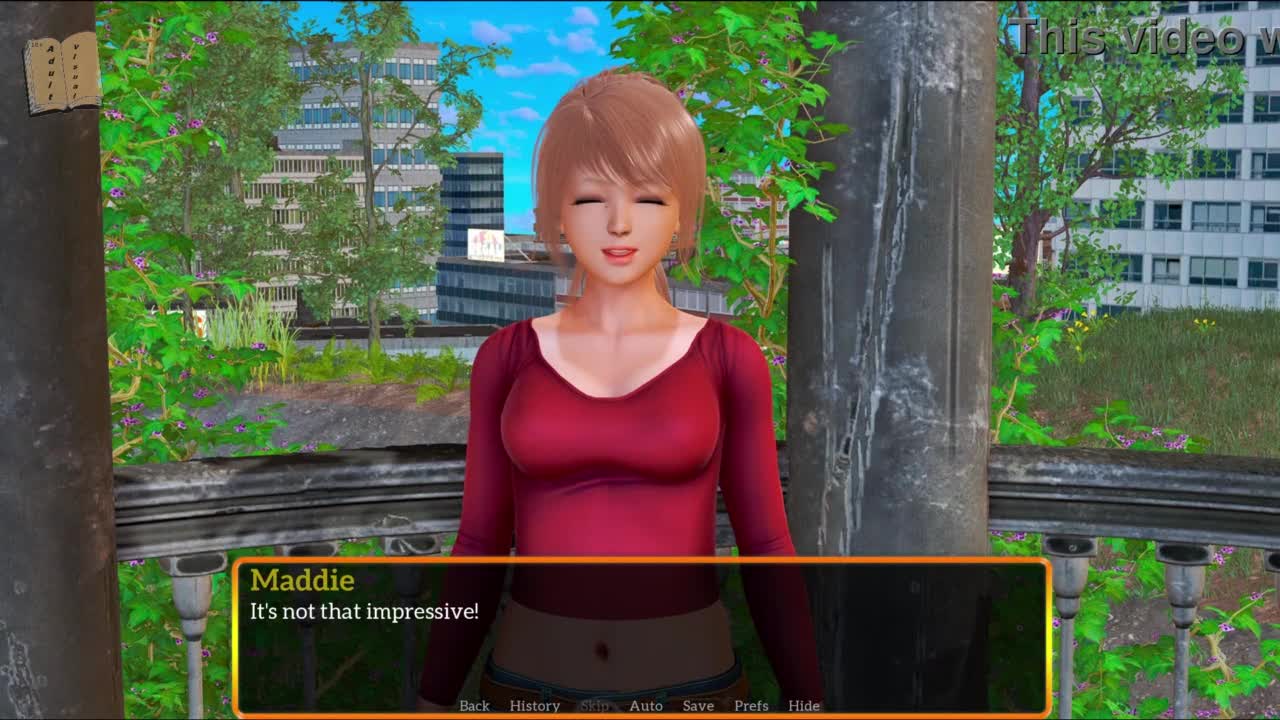Screen dimensions: 1280x720
Task: Open the History log
Action: point(535,706)
